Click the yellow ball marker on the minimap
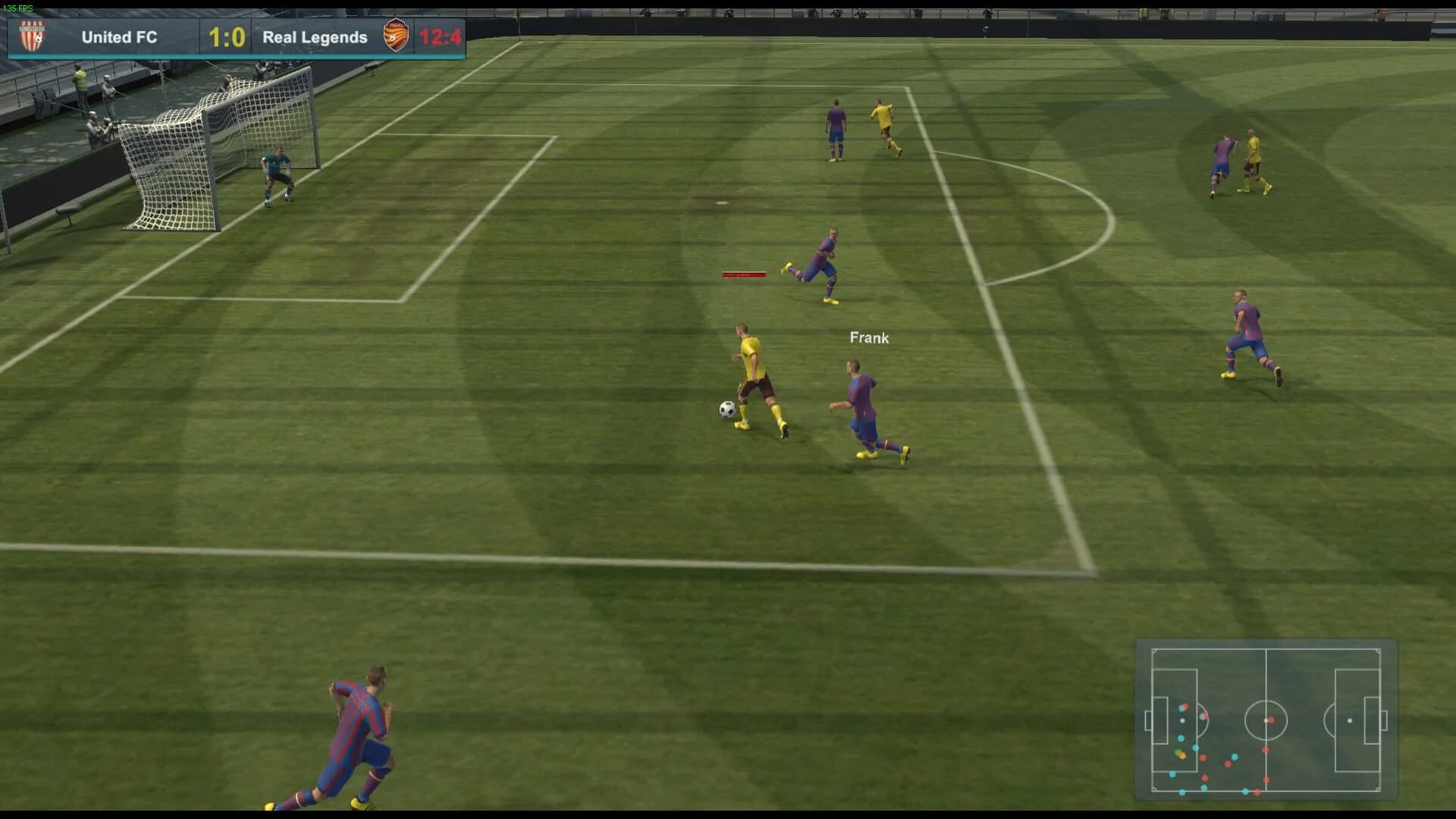 point(1183,756)
